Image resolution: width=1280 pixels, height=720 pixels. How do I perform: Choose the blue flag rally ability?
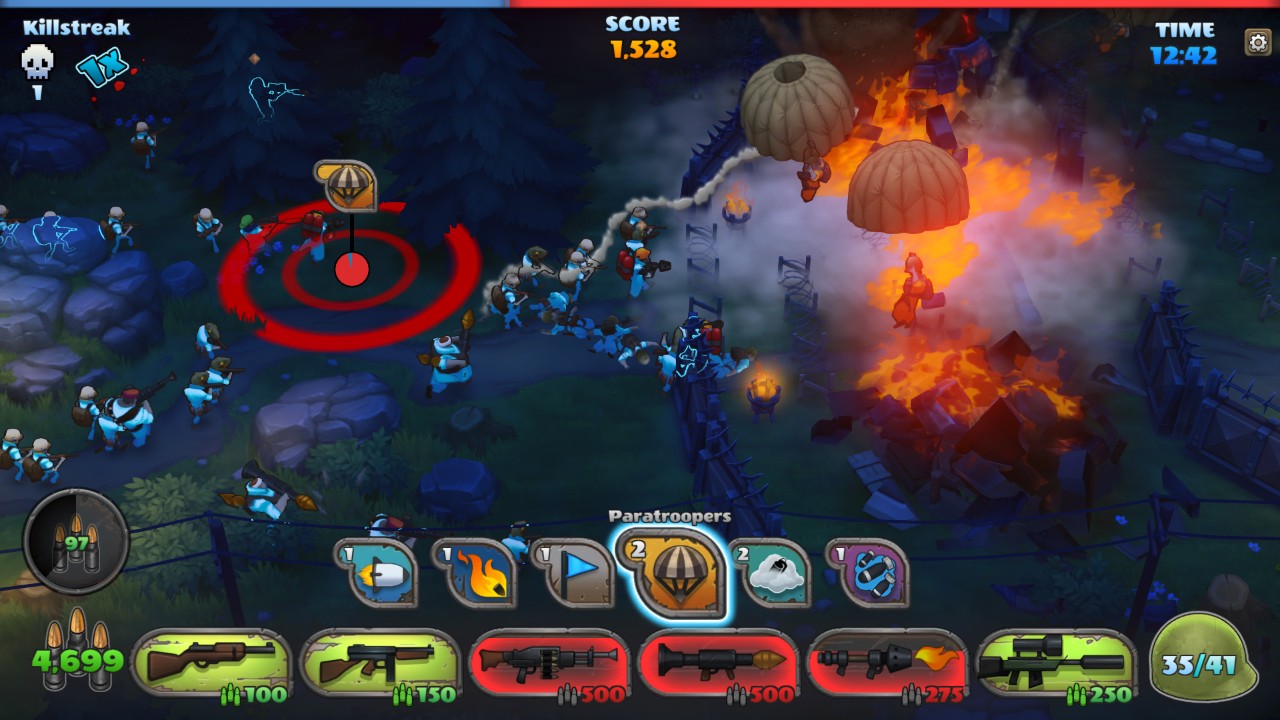pyautogui.click(x=574, y=572)
